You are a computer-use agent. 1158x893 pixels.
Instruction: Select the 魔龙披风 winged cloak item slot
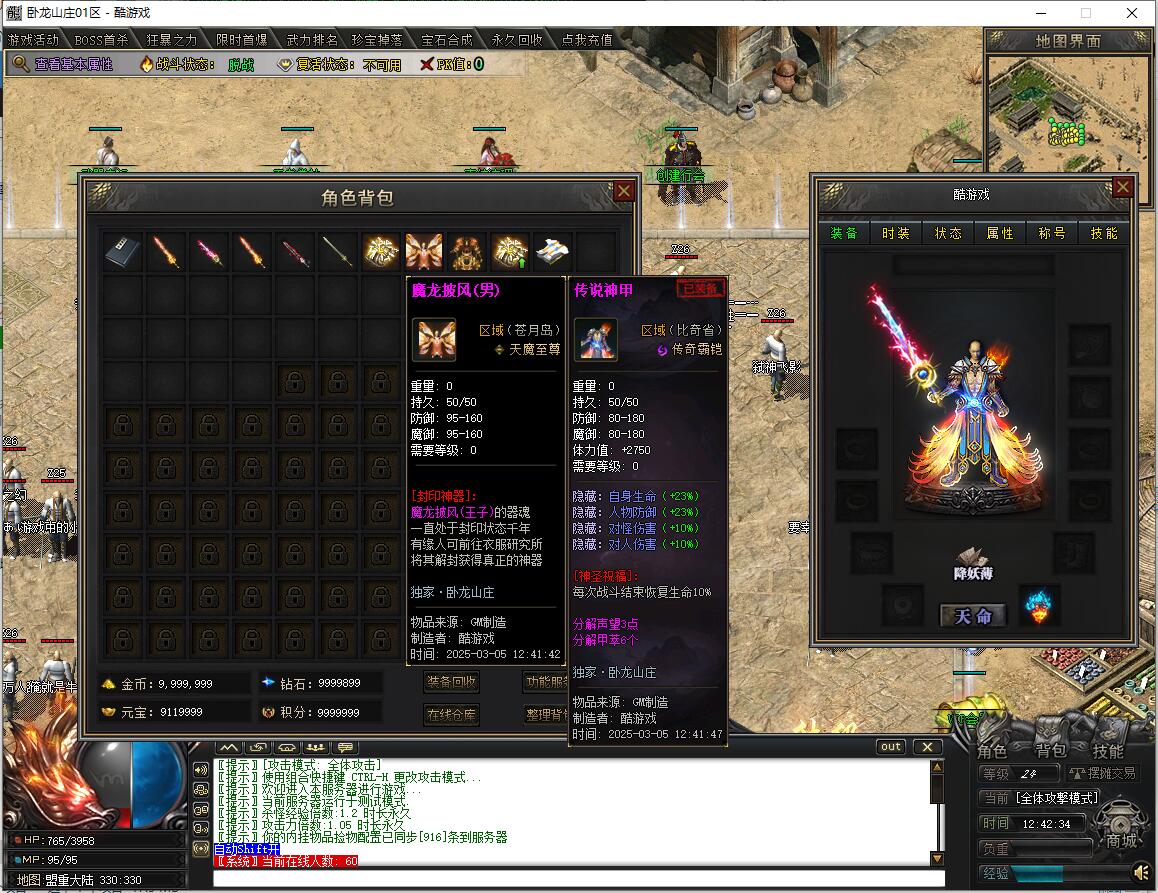point(424,253)
